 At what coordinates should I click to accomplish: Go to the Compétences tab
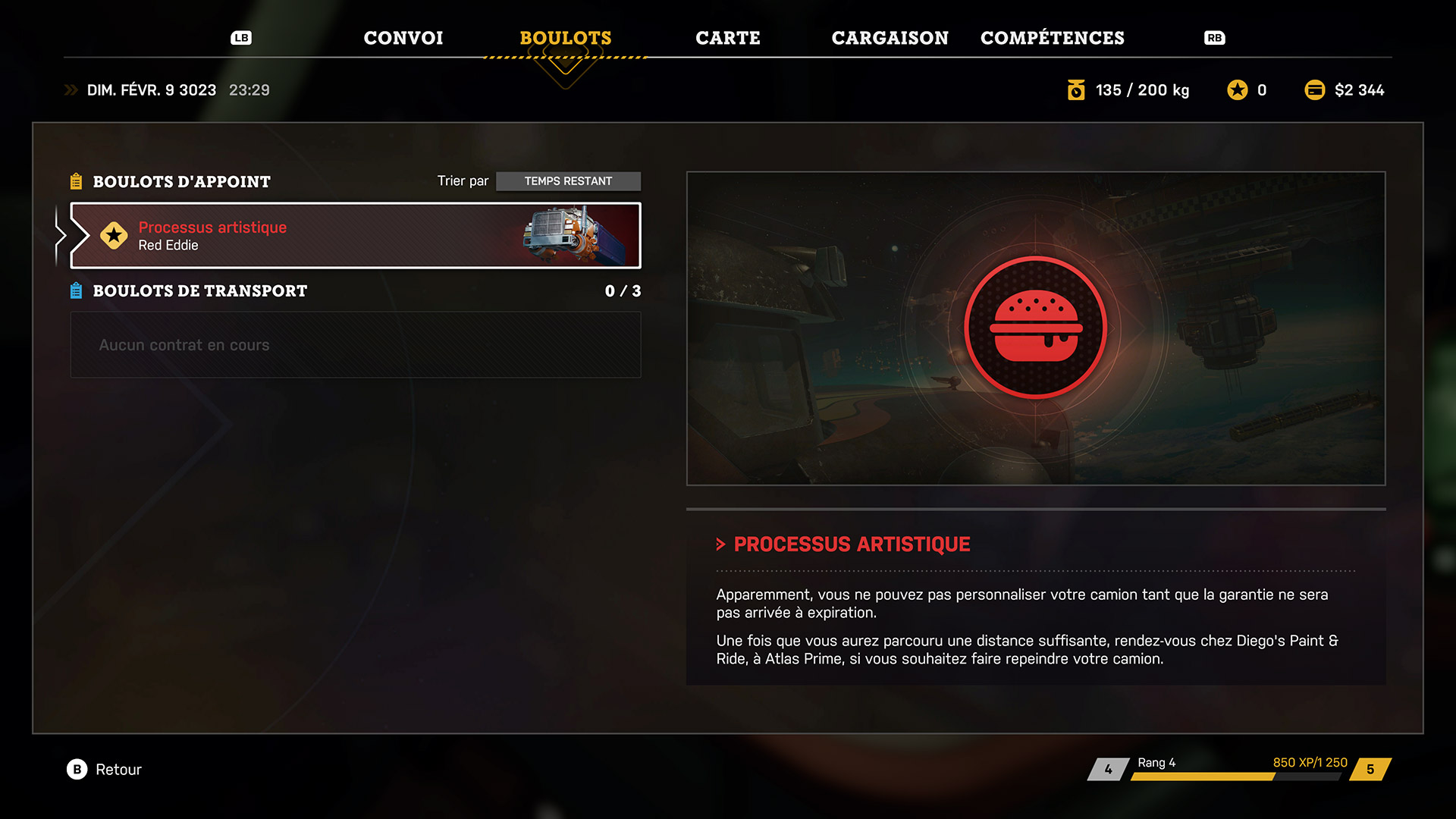point(1052,38)
